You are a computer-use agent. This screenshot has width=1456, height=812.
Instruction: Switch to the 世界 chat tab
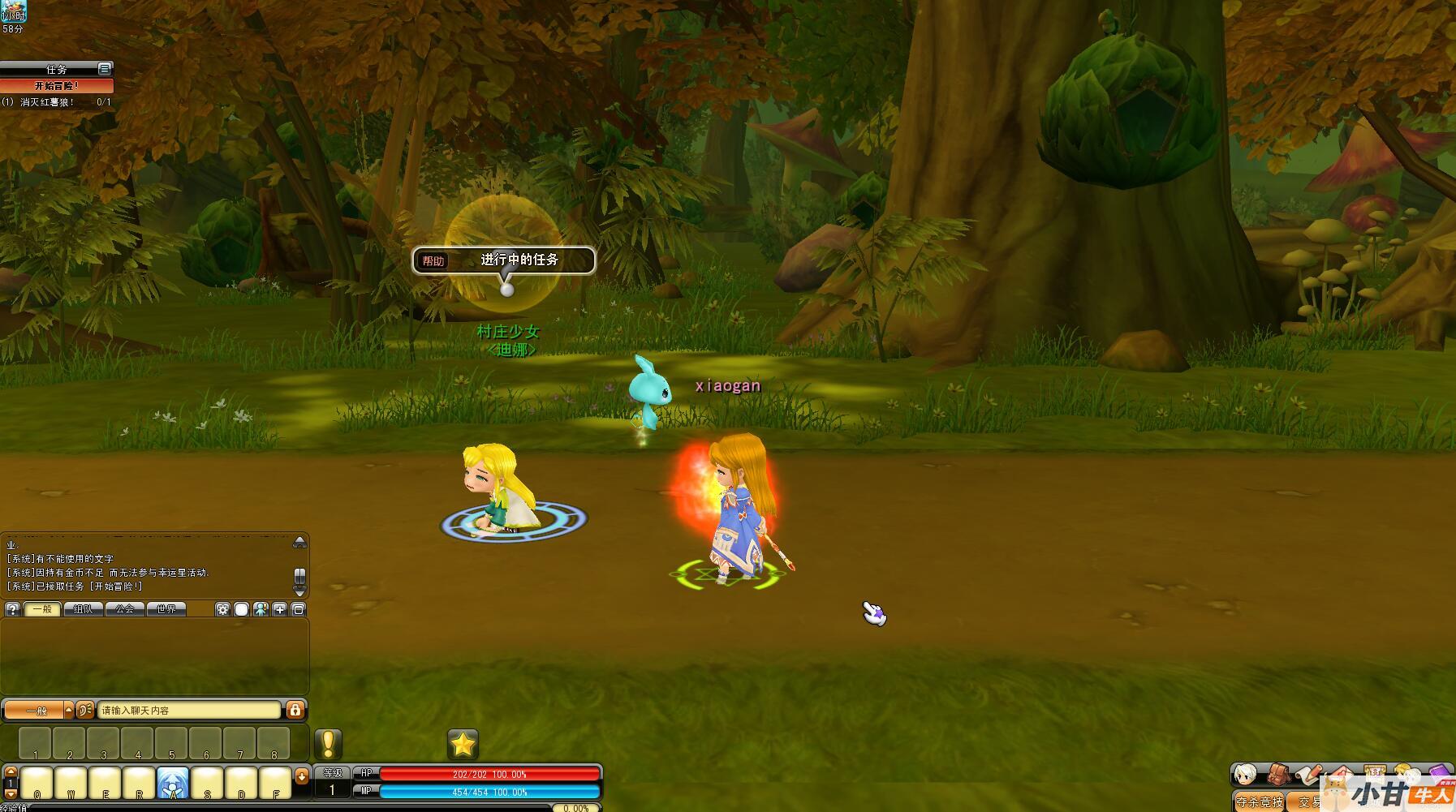click(x=166, y=609)
